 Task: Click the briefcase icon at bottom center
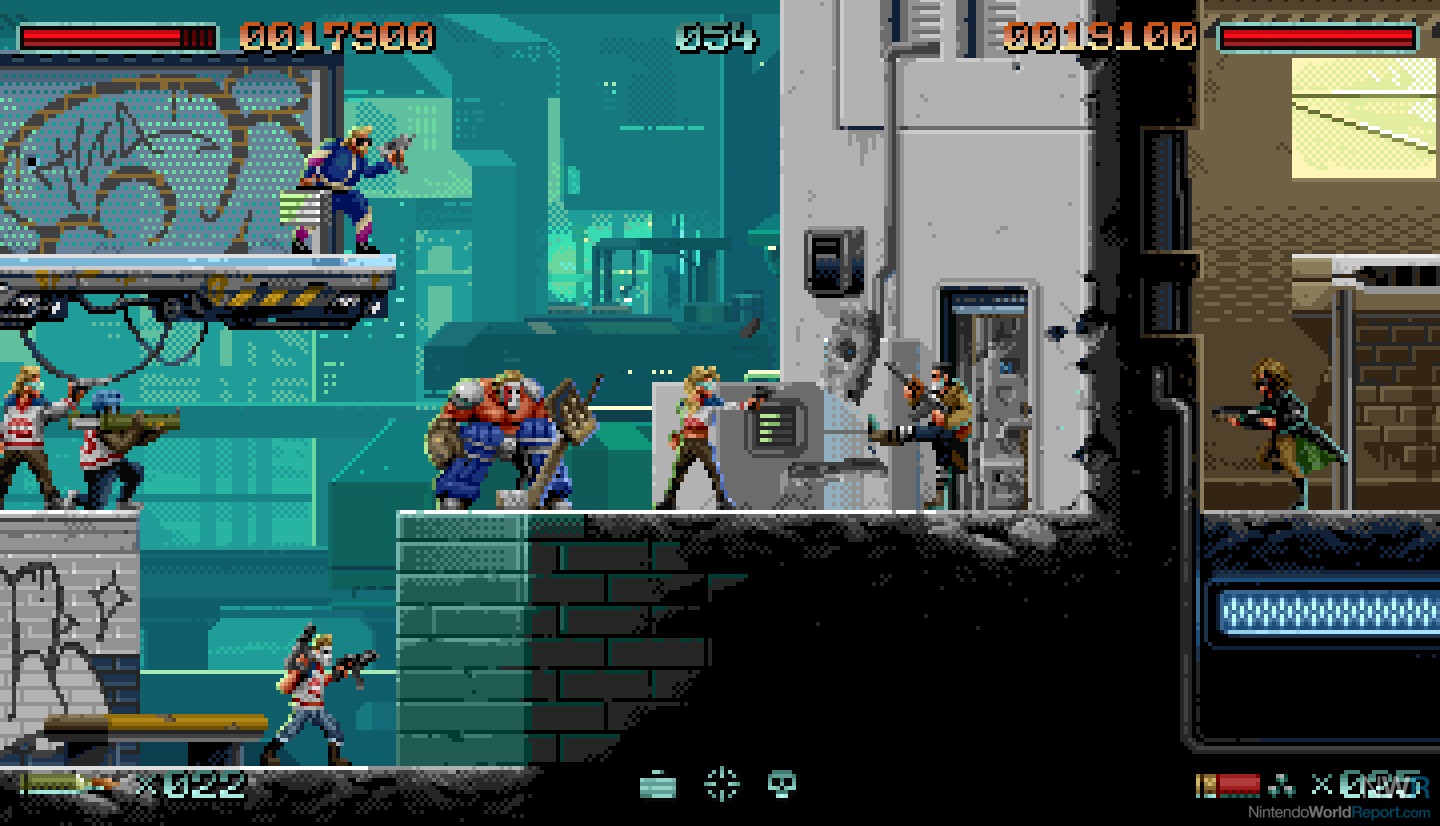click(656, 784)
